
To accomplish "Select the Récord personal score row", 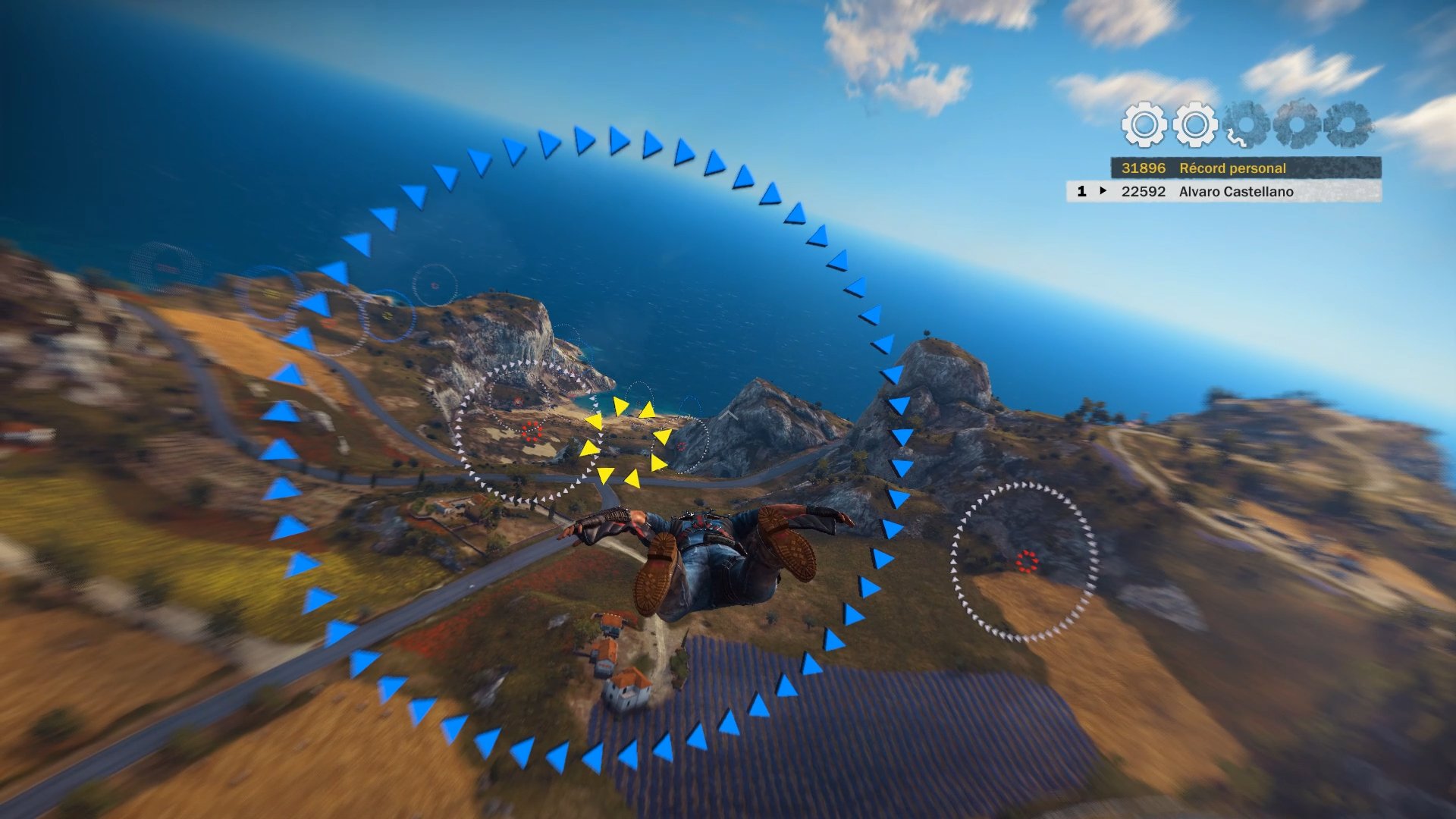I will click(1245, 168).
